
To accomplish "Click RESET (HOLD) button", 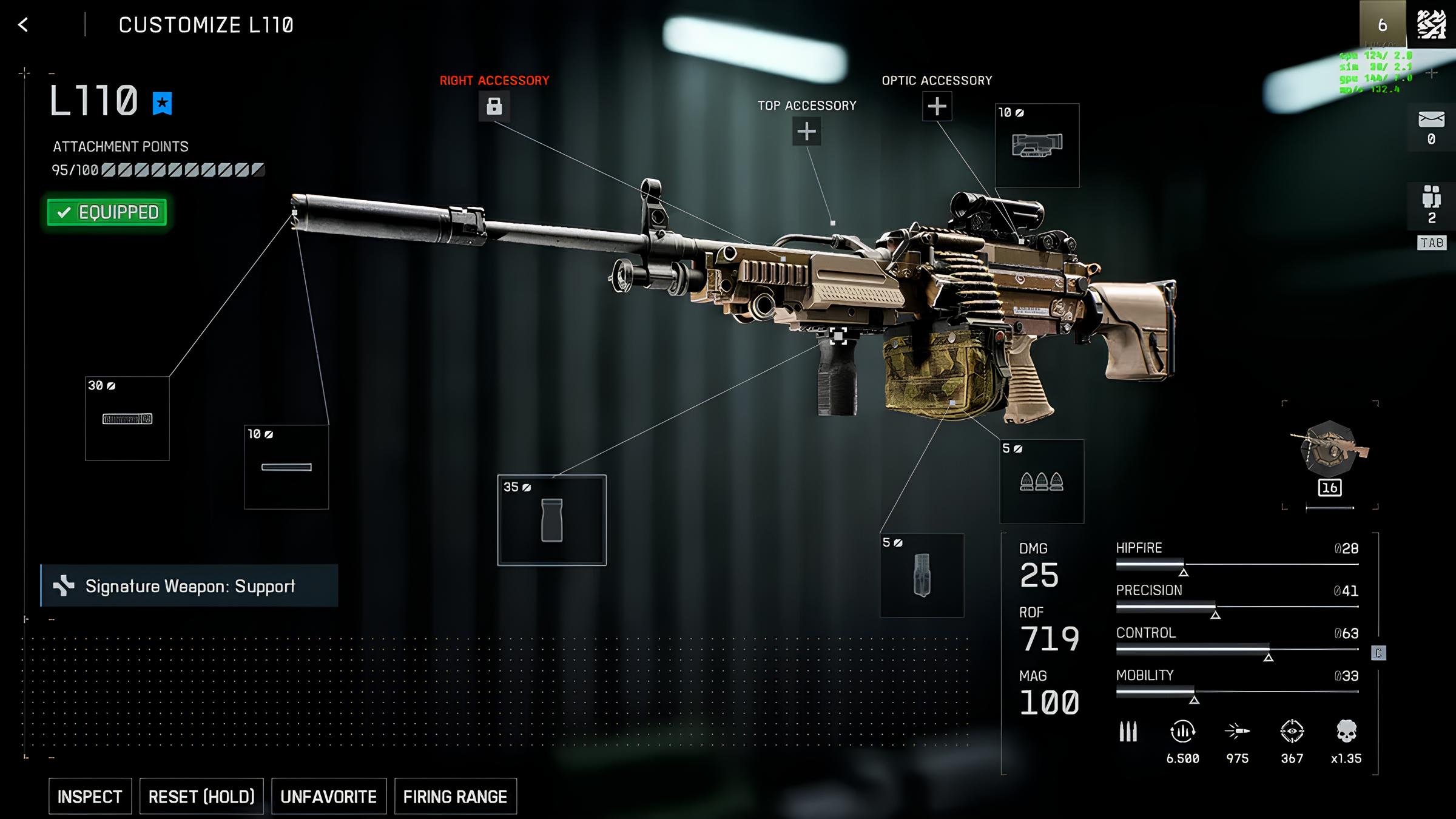I will (201, 796).
